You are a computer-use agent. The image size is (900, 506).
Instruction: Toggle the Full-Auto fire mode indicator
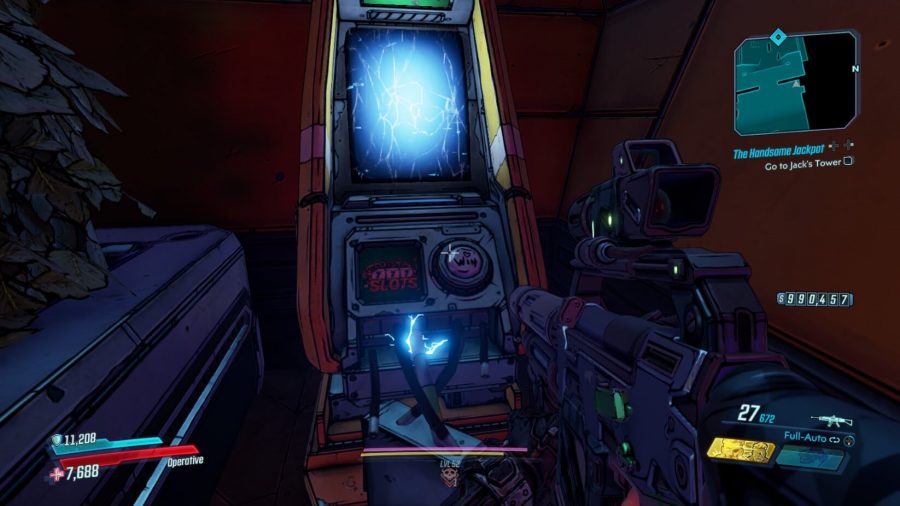coord(806,438)
